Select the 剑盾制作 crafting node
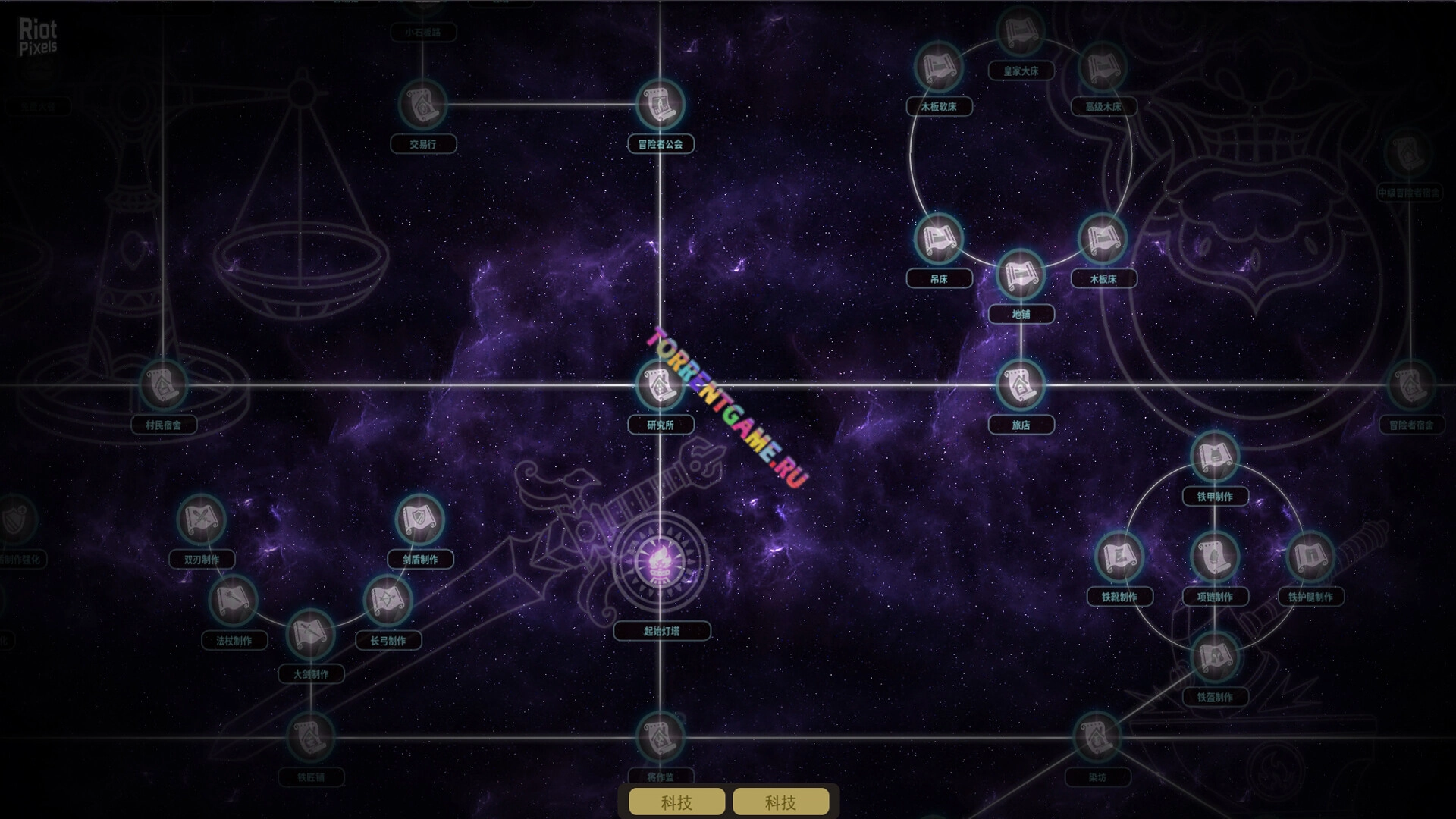The image size is (1456, 819). coord(419,519)
